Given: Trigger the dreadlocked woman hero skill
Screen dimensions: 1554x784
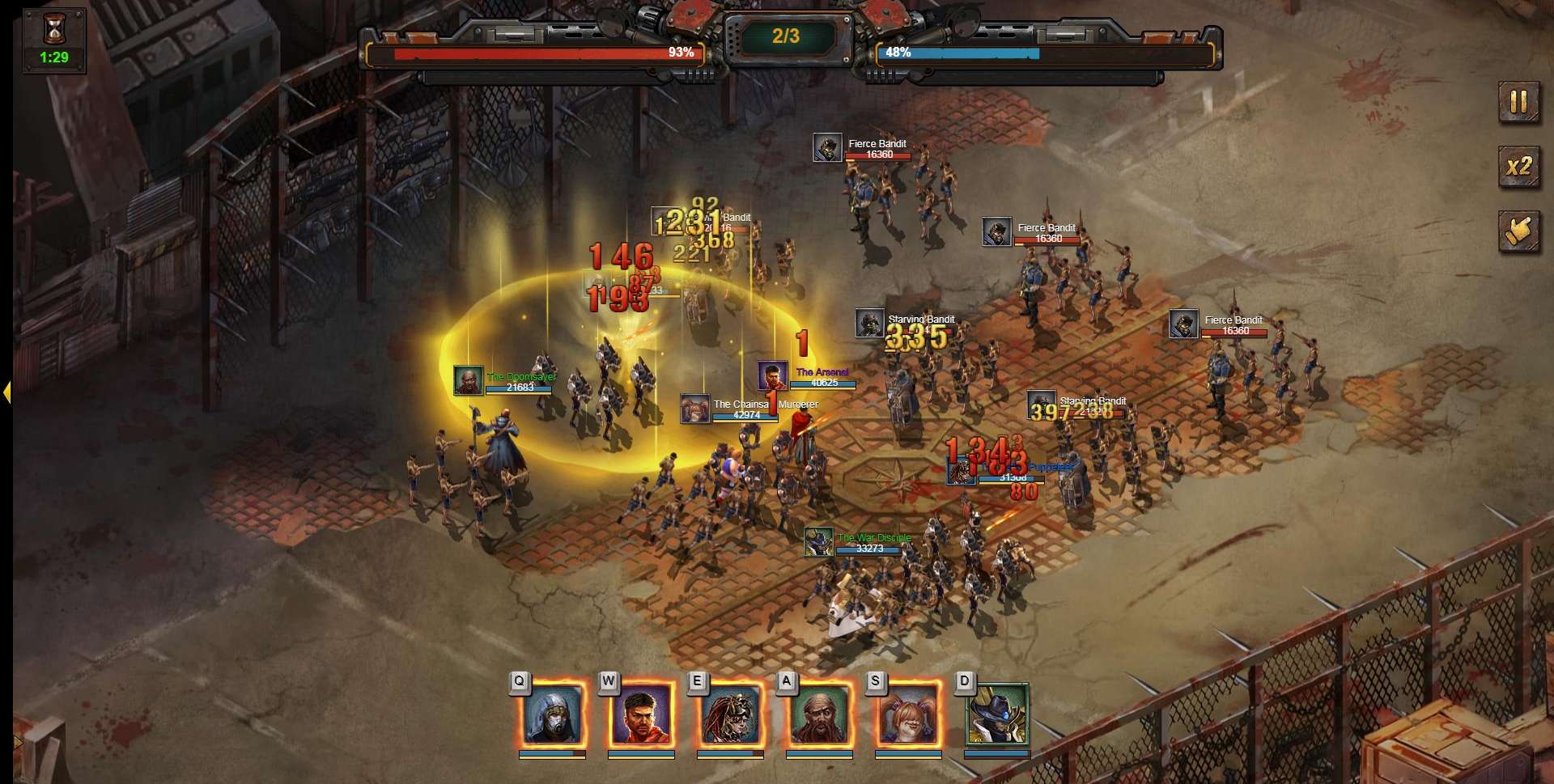Looking at the screenshot, I should tap(730, 714).
